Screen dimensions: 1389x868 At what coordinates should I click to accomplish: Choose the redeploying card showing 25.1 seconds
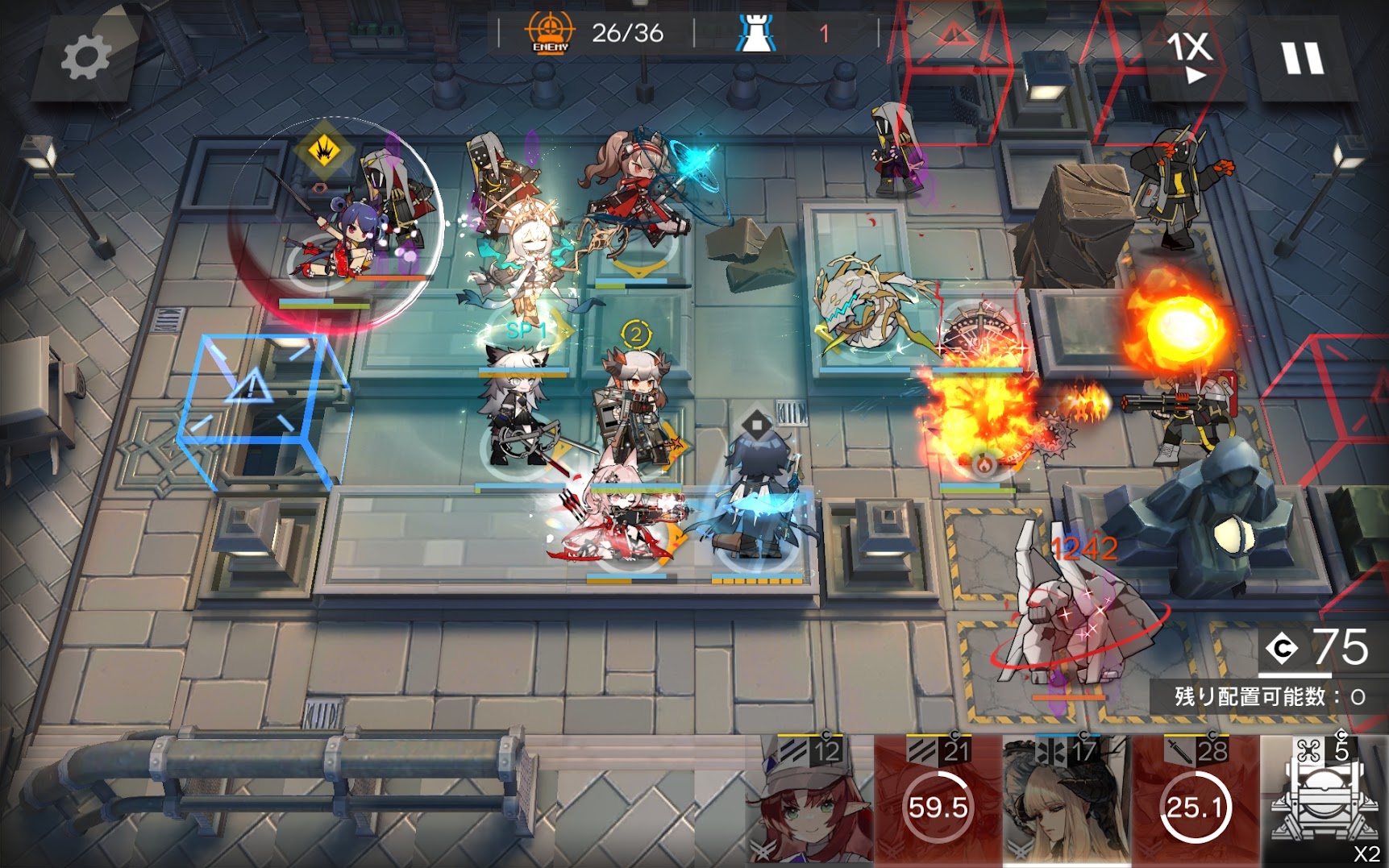click(1195, 799)
